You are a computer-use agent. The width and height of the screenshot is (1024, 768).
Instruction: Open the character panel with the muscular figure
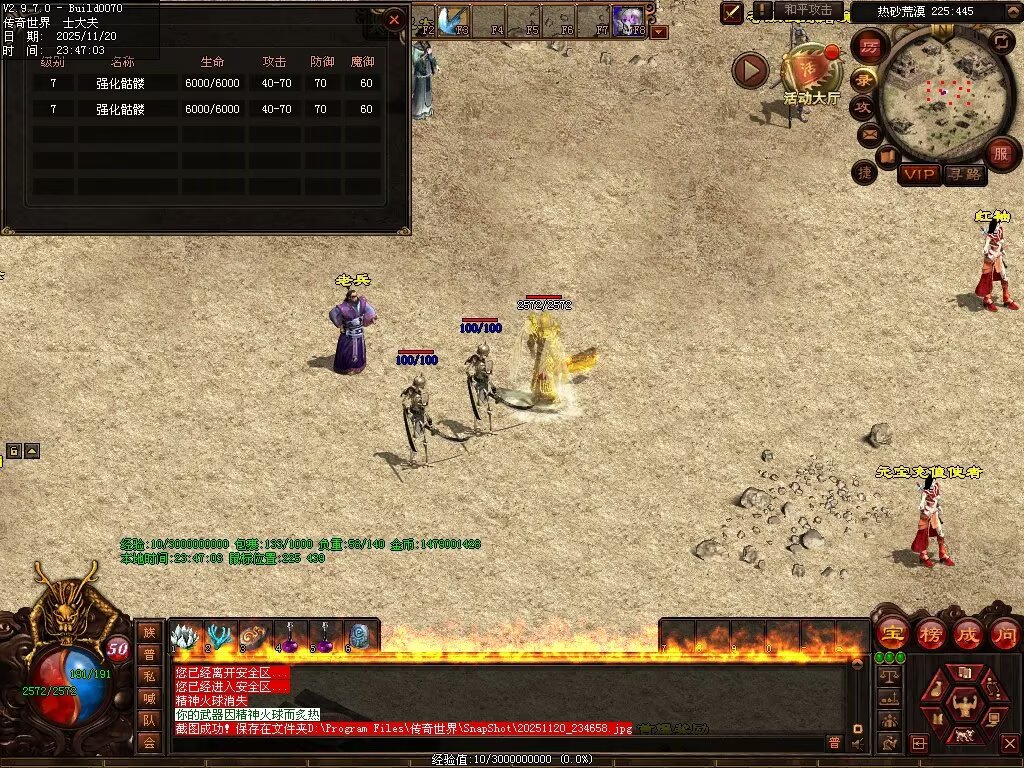coord(964,704)
